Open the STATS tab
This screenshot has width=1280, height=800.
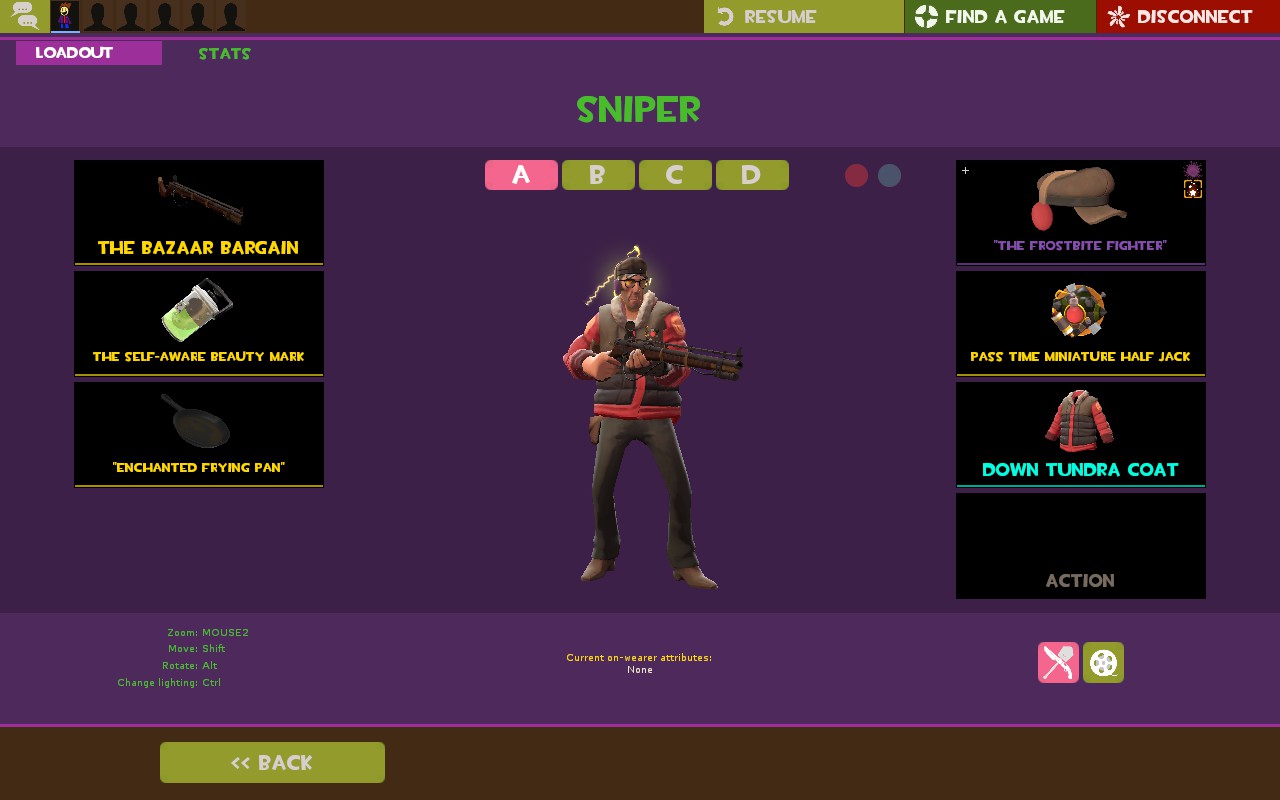[224, 53]
